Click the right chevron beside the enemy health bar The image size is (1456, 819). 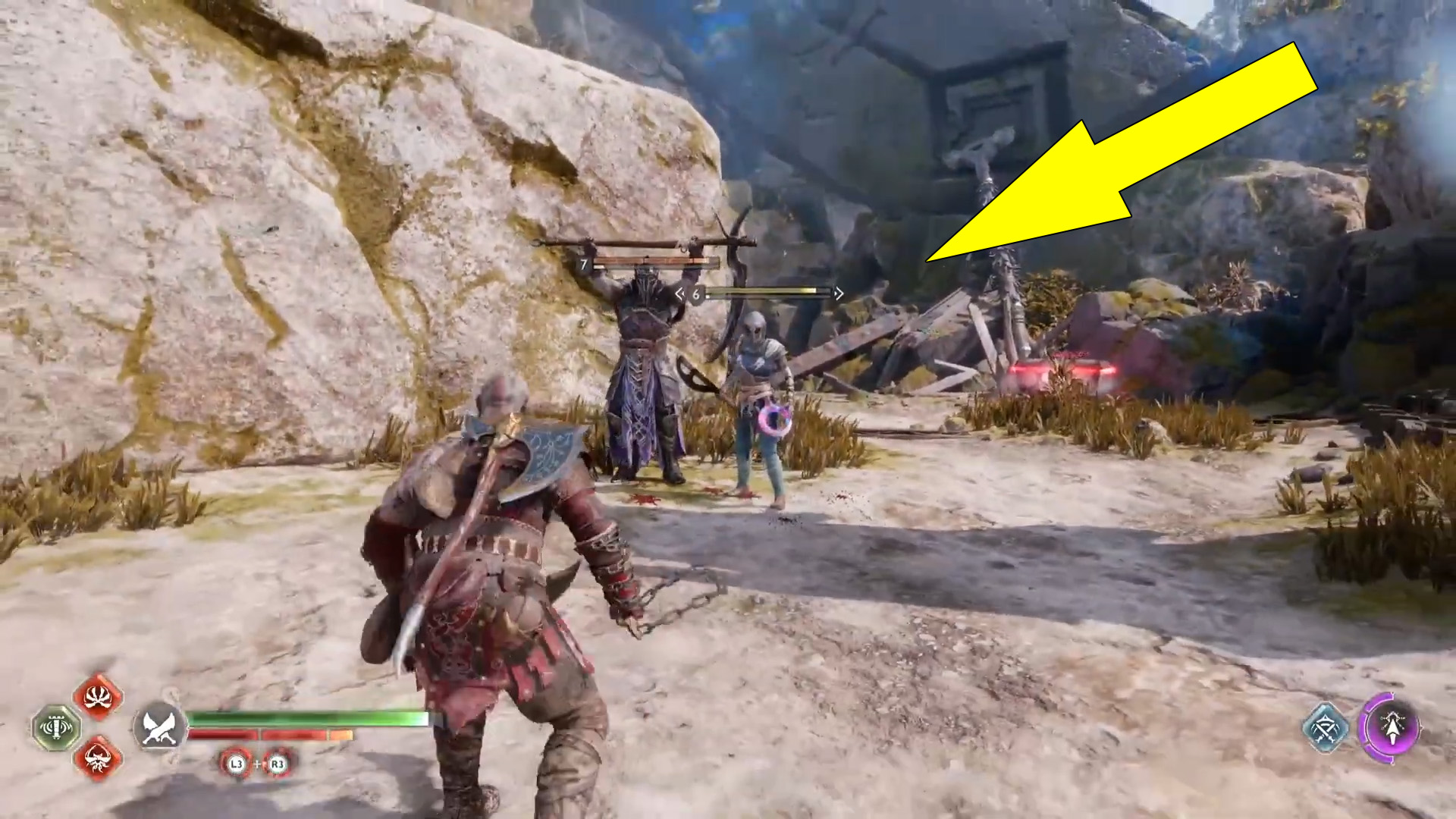[839, 292]
